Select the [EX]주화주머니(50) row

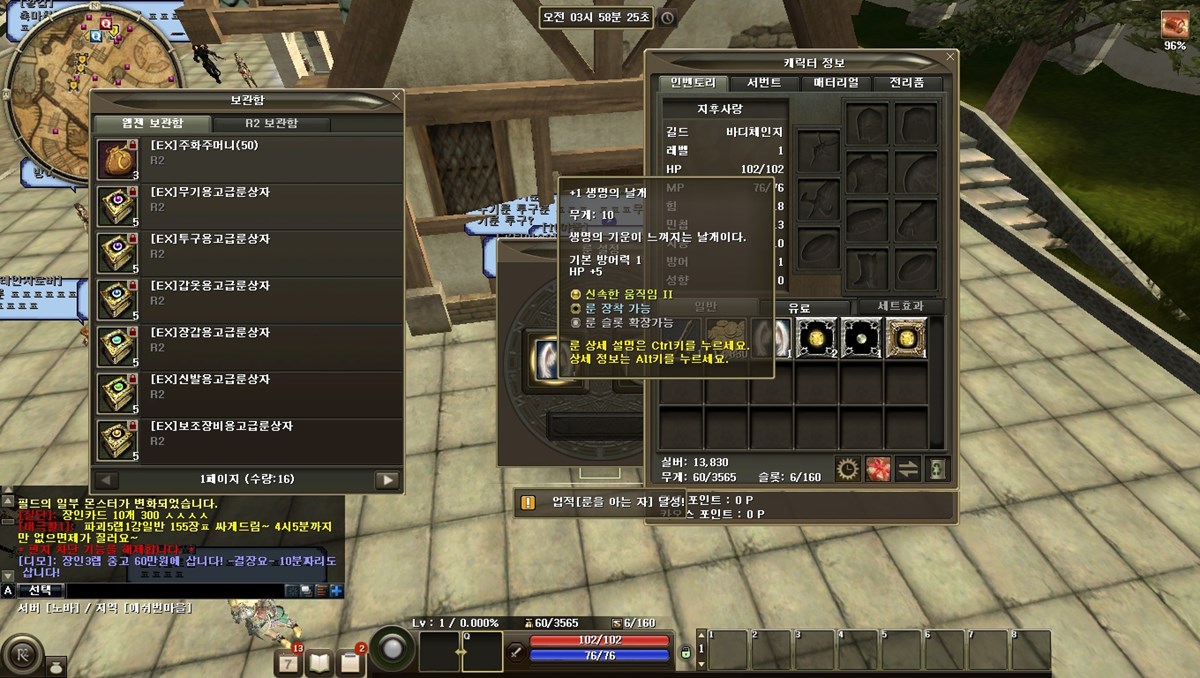[x=248, y=160]
